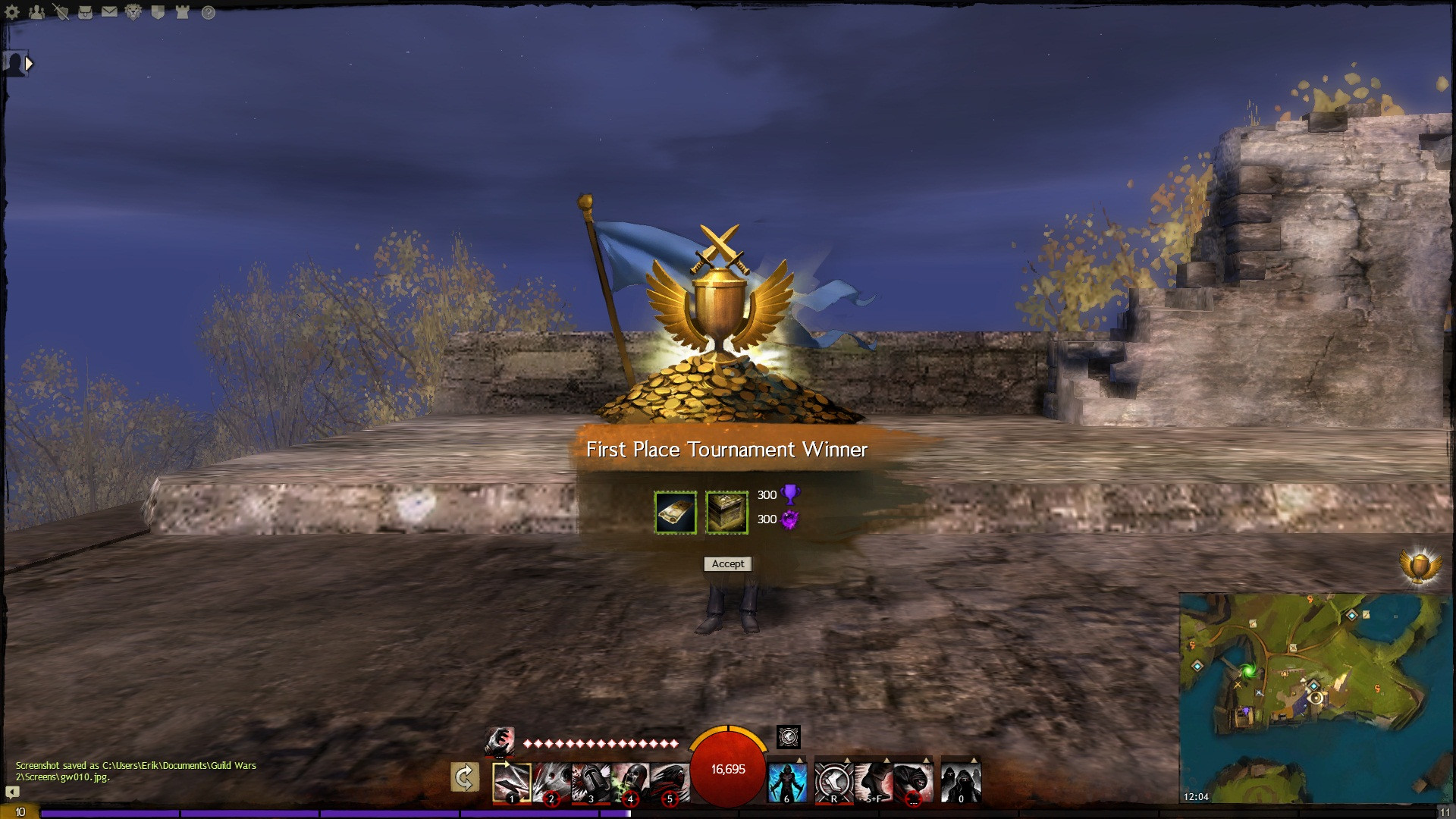
Task: Accept the First Place Tournament reward
Action: [727, 563]
